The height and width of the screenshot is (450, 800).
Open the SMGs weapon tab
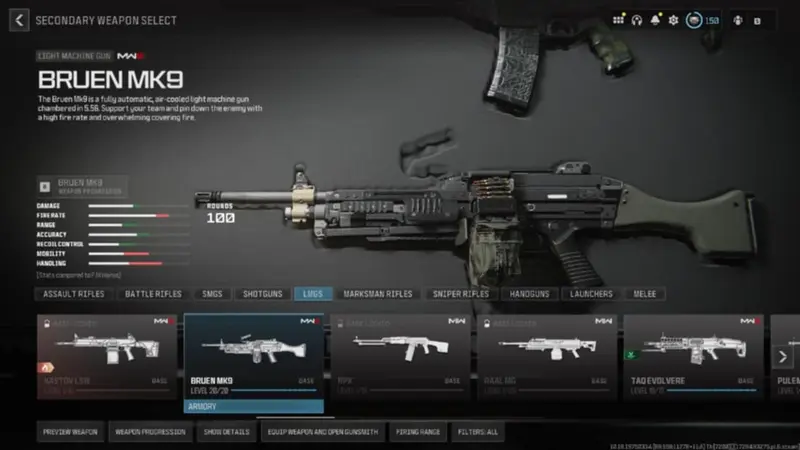click(211, 294)
